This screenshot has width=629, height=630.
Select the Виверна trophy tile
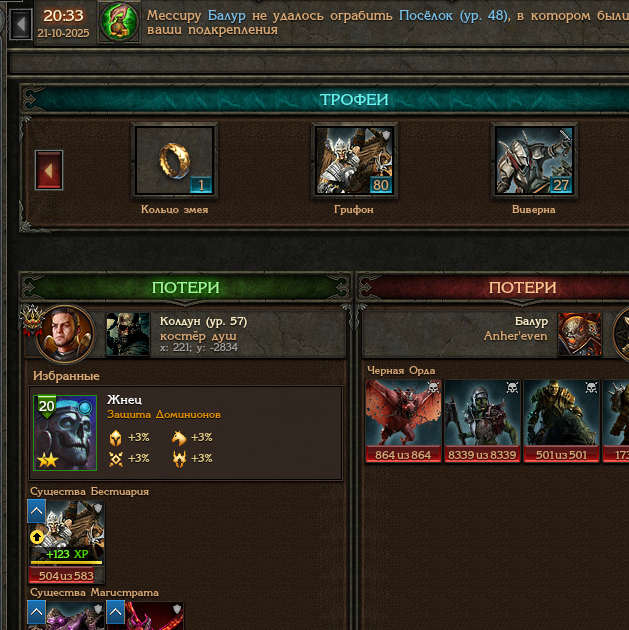[x=534, y=160]
